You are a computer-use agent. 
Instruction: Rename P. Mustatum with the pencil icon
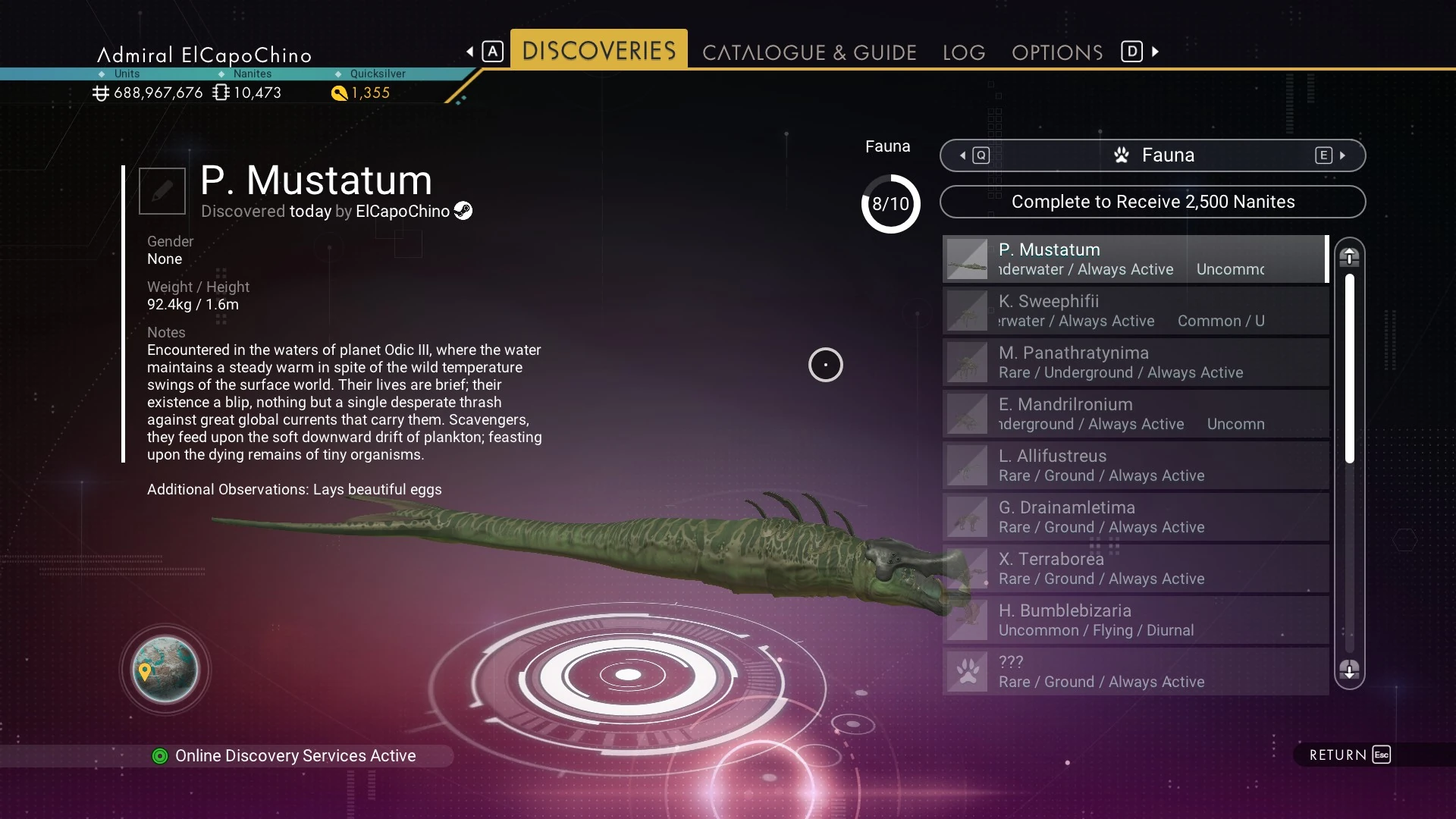tap(162, 191)
